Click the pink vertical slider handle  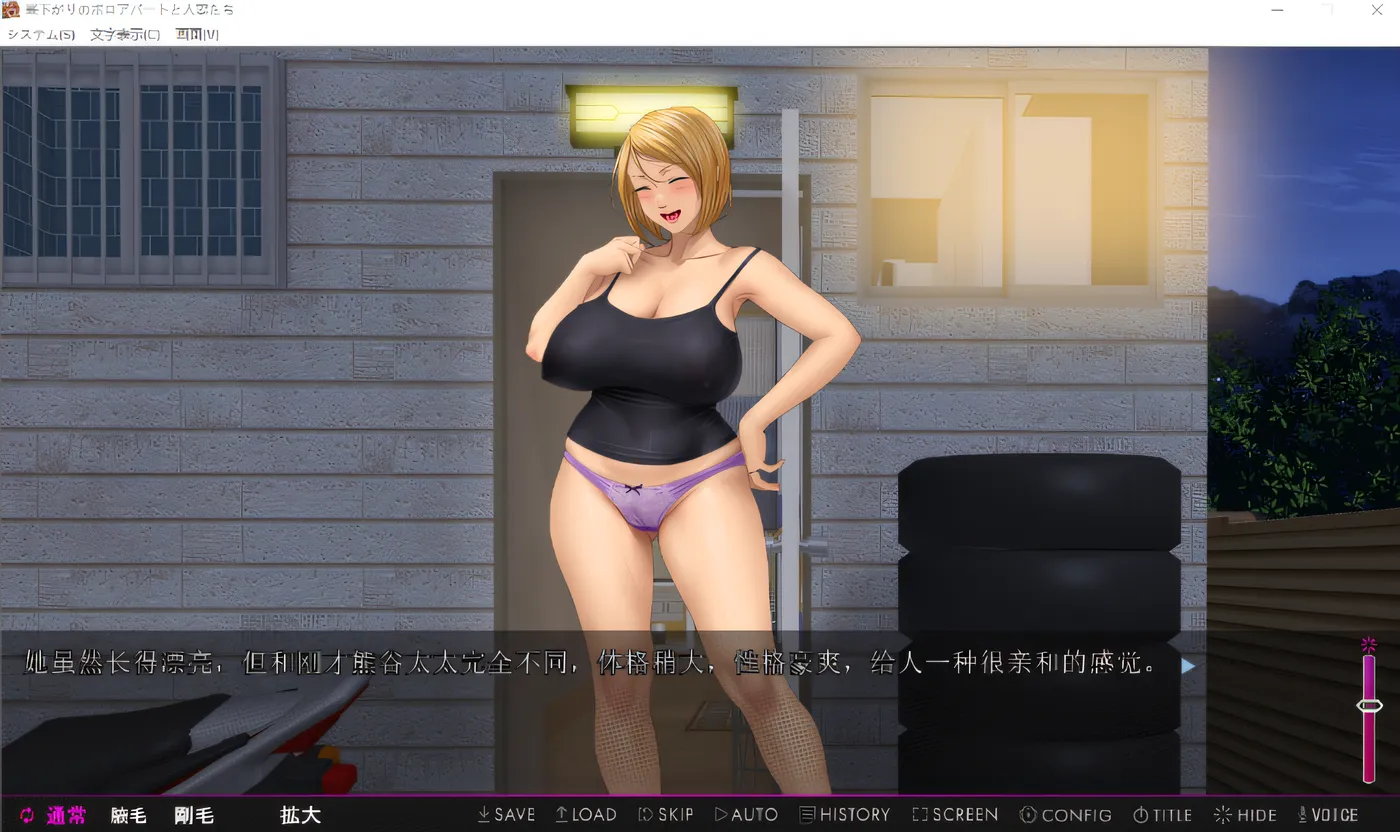(x=1369, y=706)
